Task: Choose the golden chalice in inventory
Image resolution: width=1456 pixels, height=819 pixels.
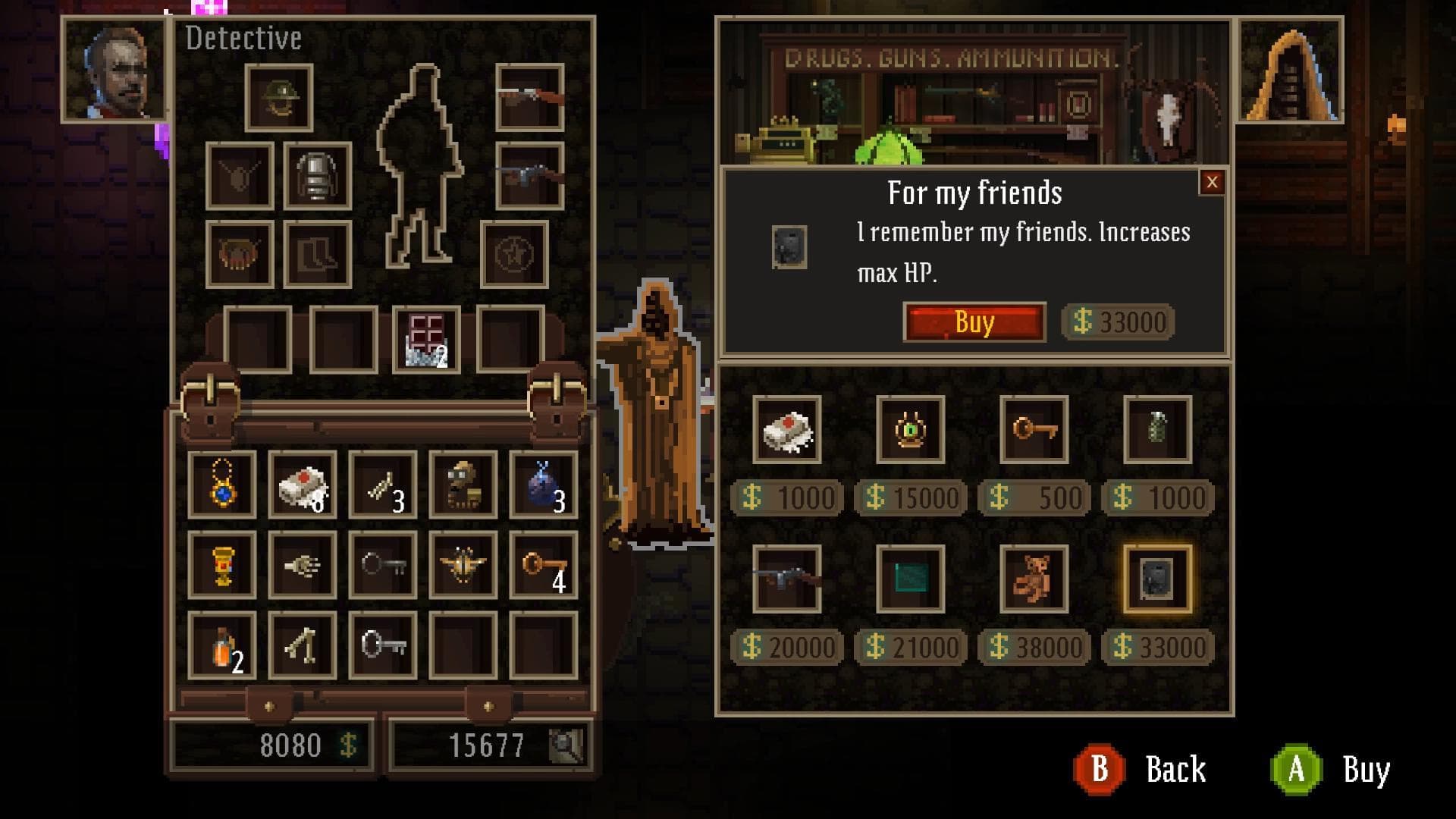Action: point(222,565)
